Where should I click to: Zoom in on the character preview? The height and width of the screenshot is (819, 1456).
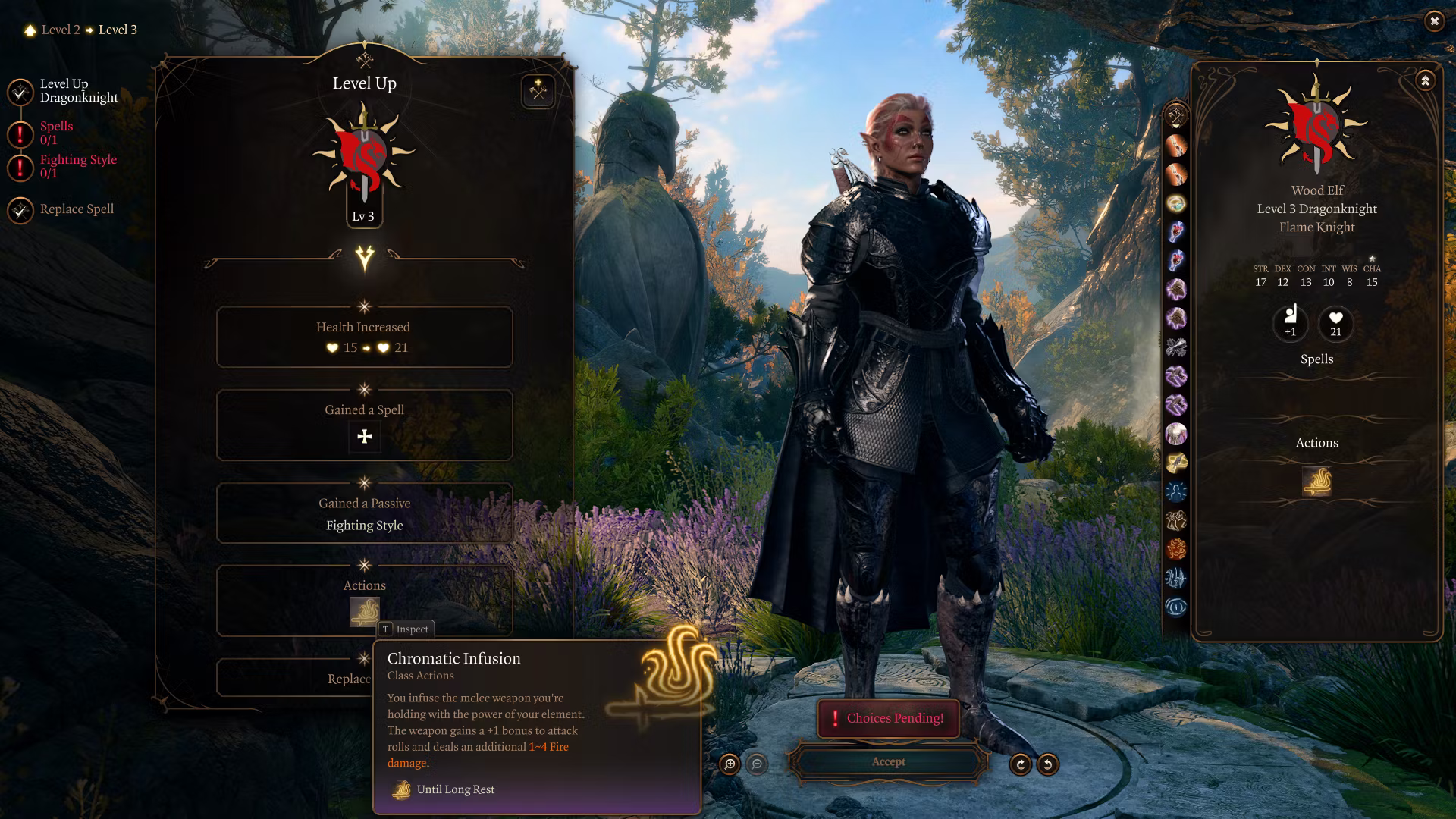coord(730,764)
